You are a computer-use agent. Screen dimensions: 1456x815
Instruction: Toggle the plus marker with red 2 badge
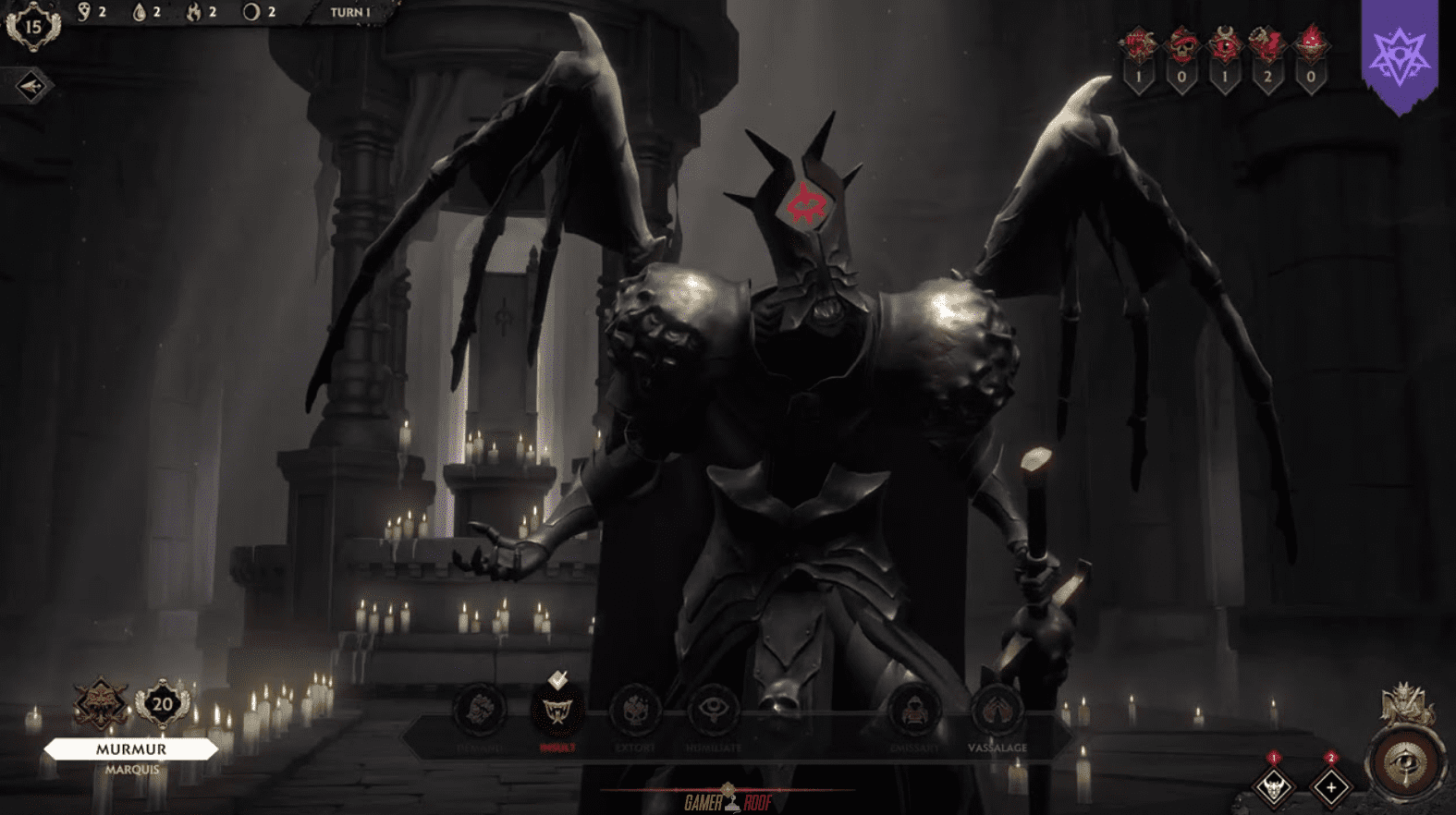pos(1331,787)
